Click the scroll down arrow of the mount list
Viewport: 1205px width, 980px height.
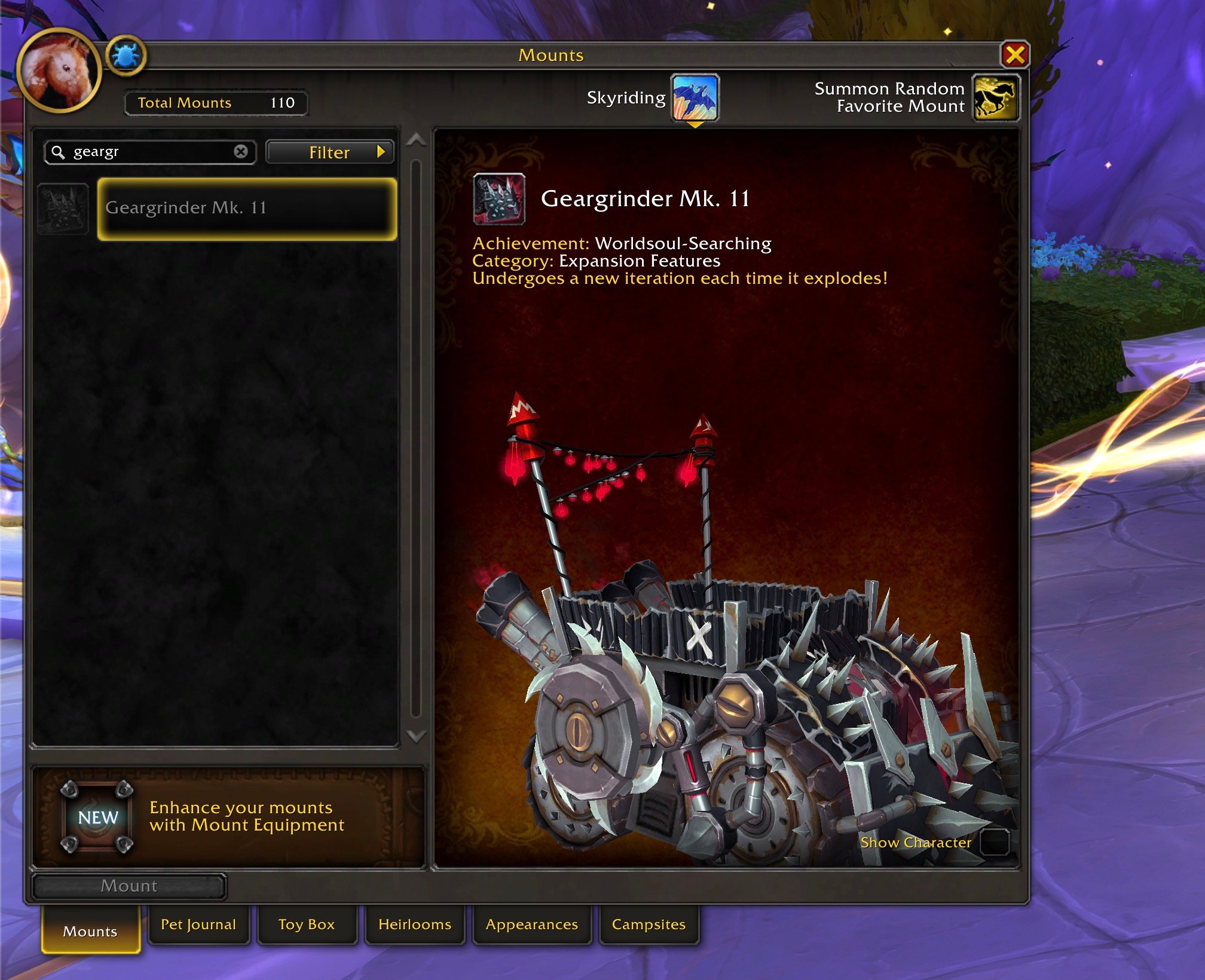click(416, 736)
